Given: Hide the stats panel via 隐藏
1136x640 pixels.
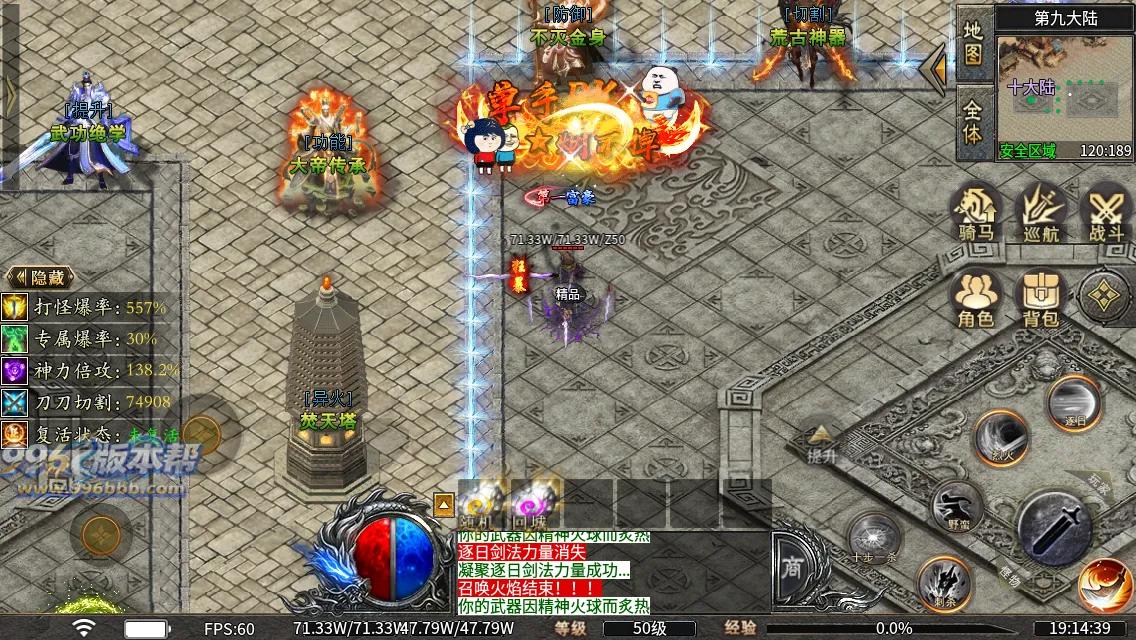Looking at the screenshot, I should (36, 277).
